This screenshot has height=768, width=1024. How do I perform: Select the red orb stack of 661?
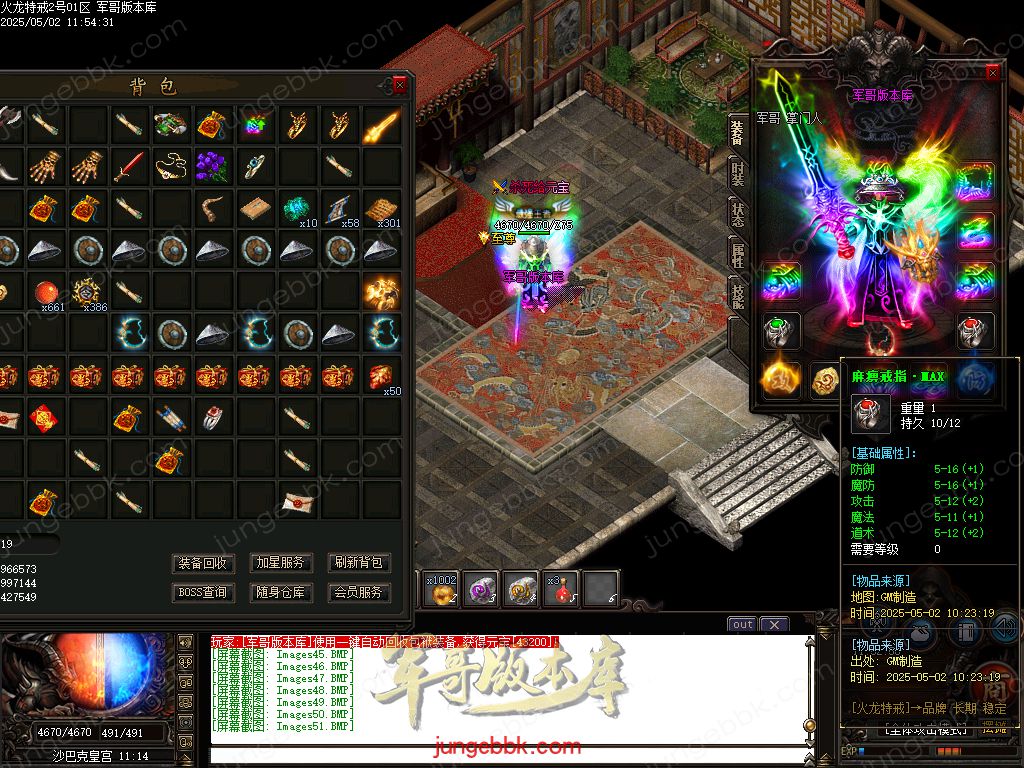pos(44,291)
